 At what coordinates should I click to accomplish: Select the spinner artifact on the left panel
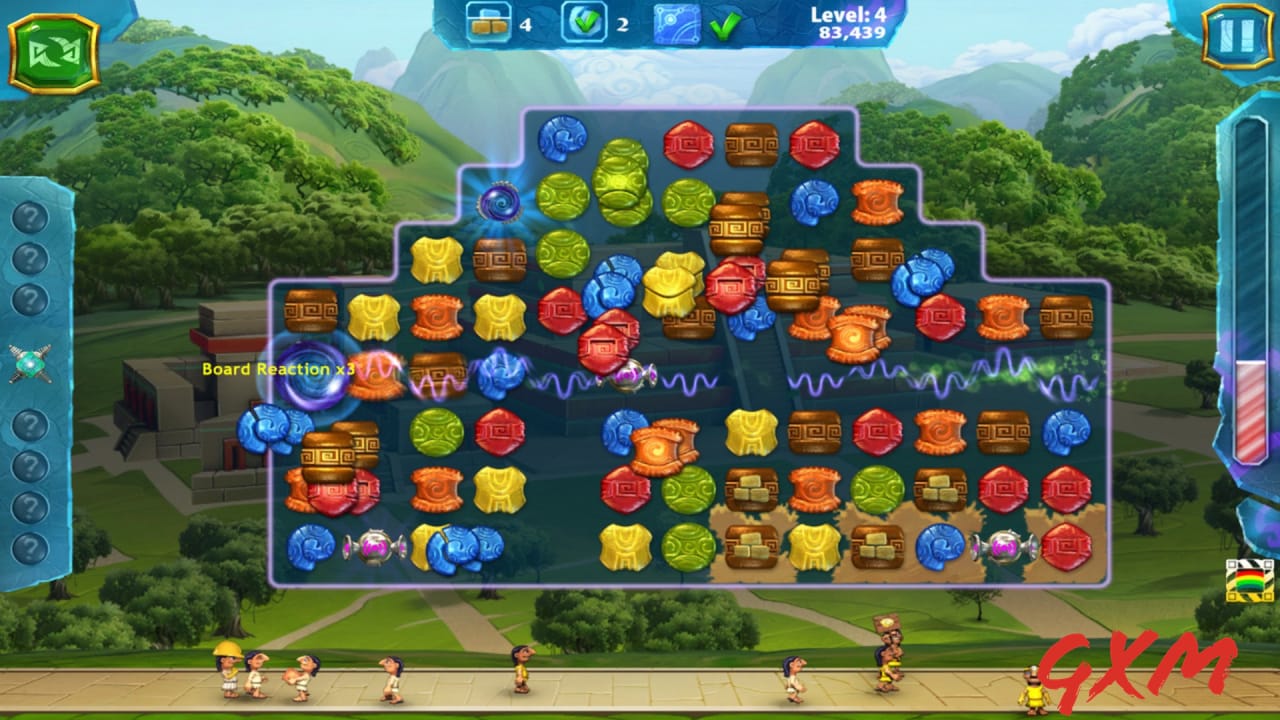(29, 363)
